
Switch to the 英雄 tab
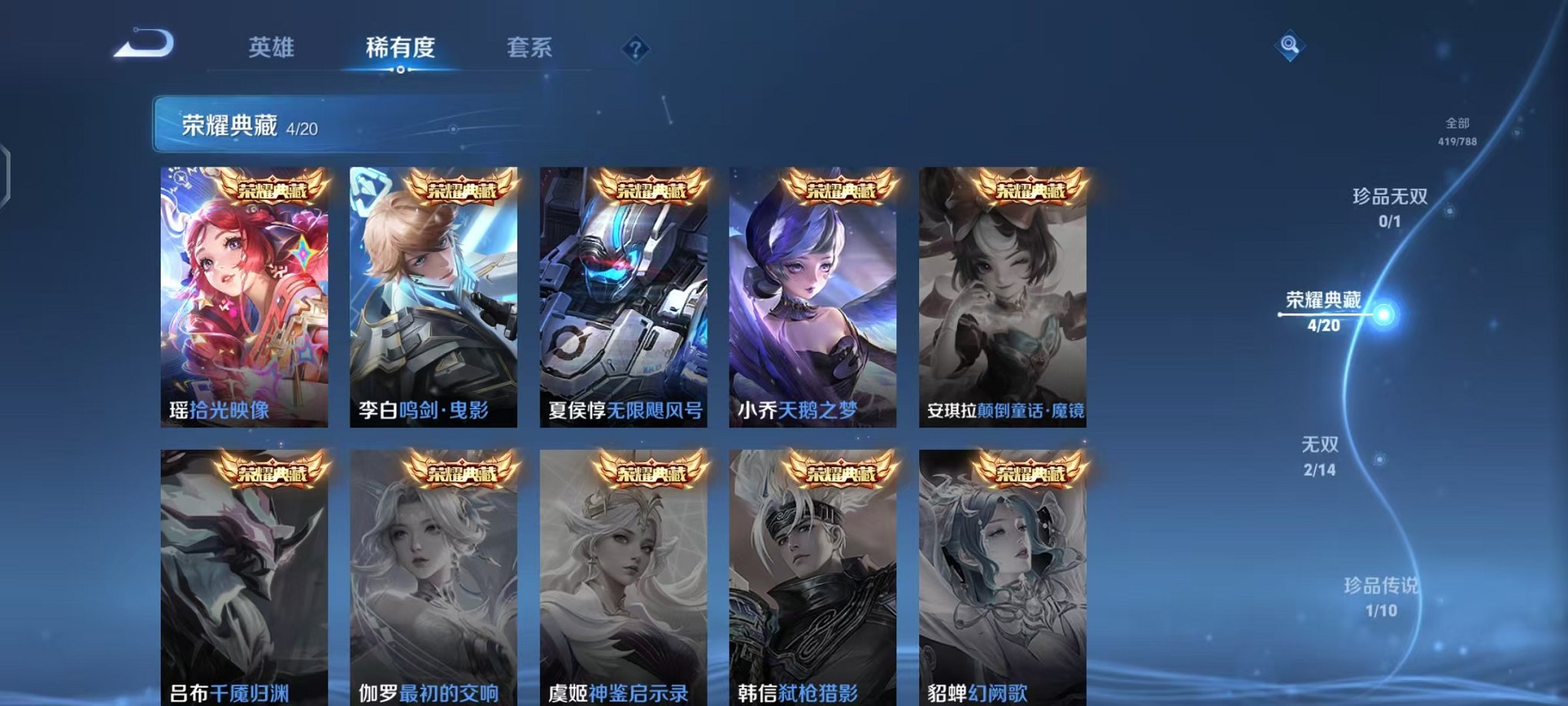coord(272,48)
